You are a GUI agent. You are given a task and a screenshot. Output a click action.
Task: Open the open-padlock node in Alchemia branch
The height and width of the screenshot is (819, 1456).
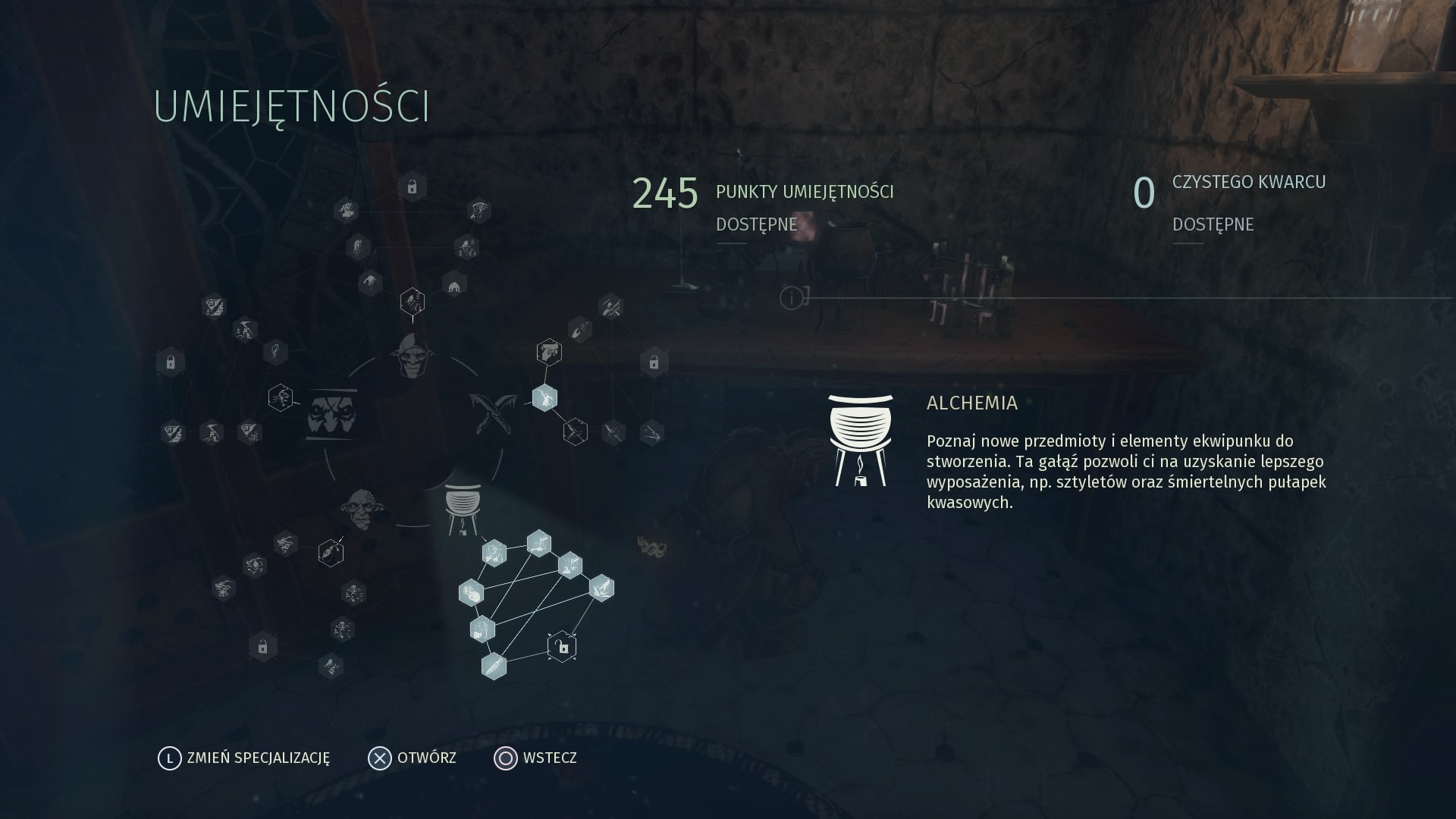[x=562, y=647]
